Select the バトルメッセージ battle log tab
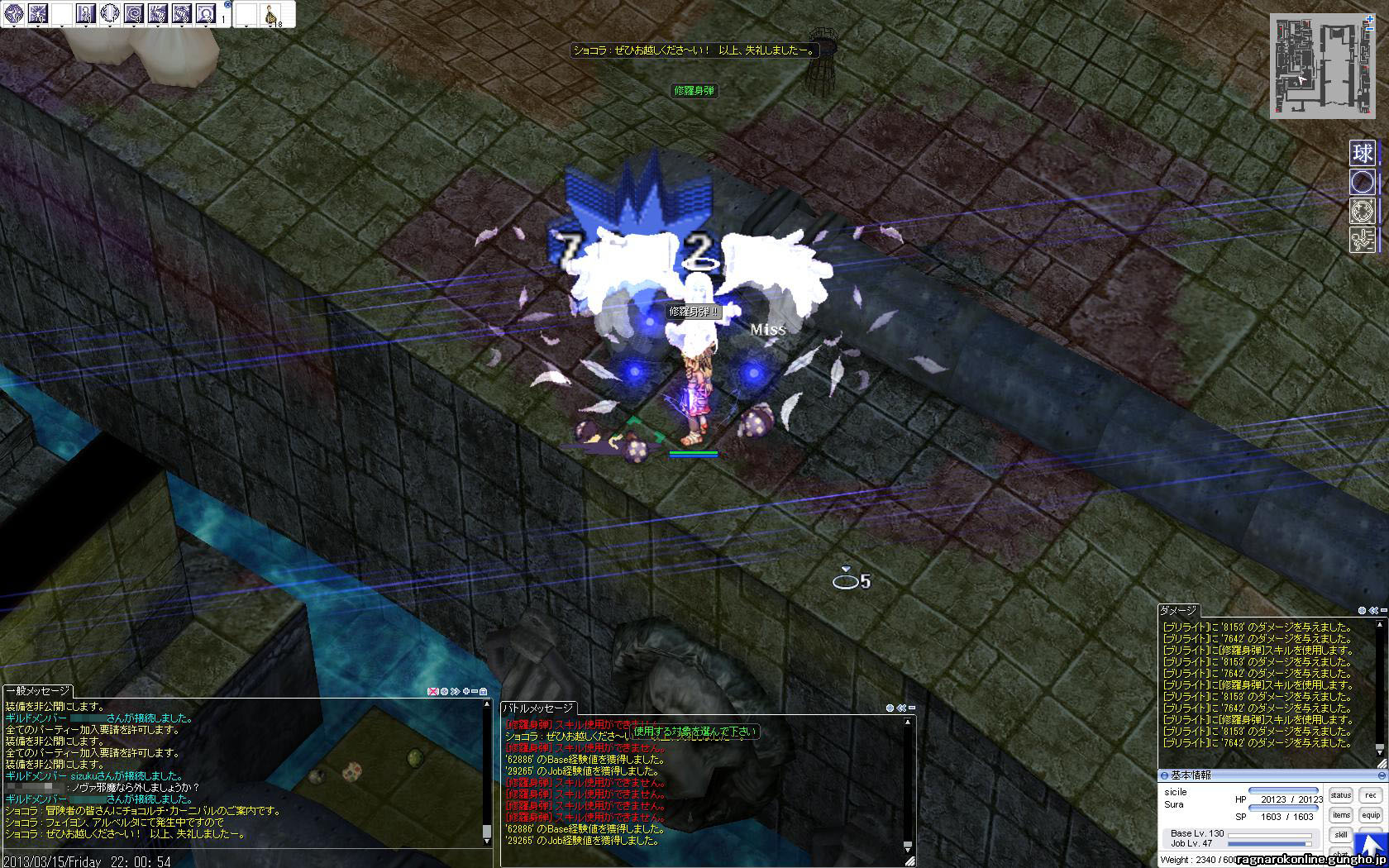This screenshot has height=868, width=1389. [x=538, y=708]
